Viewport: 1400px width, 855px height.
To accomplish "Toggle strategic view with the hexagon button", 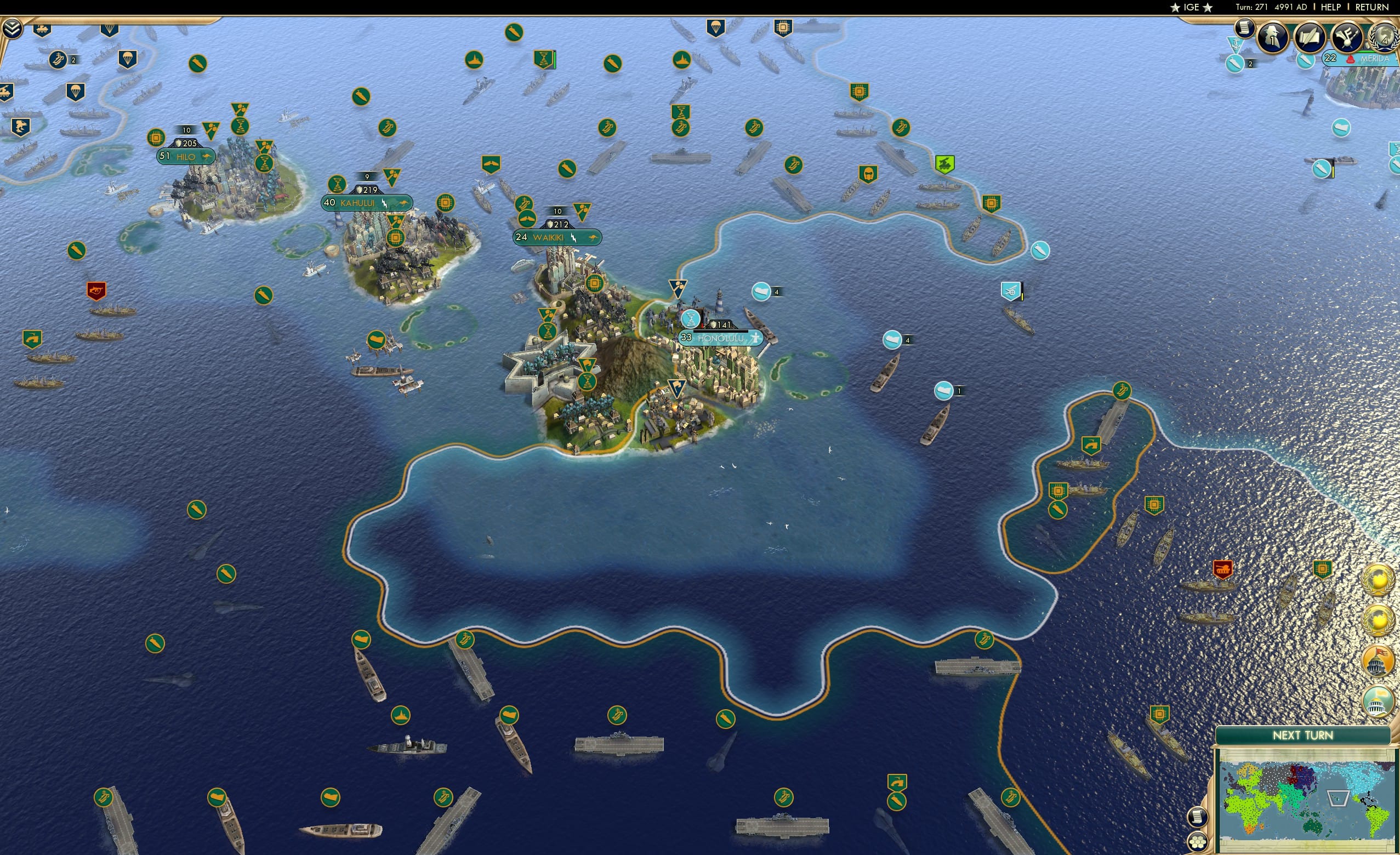I will click(1199, 842).
